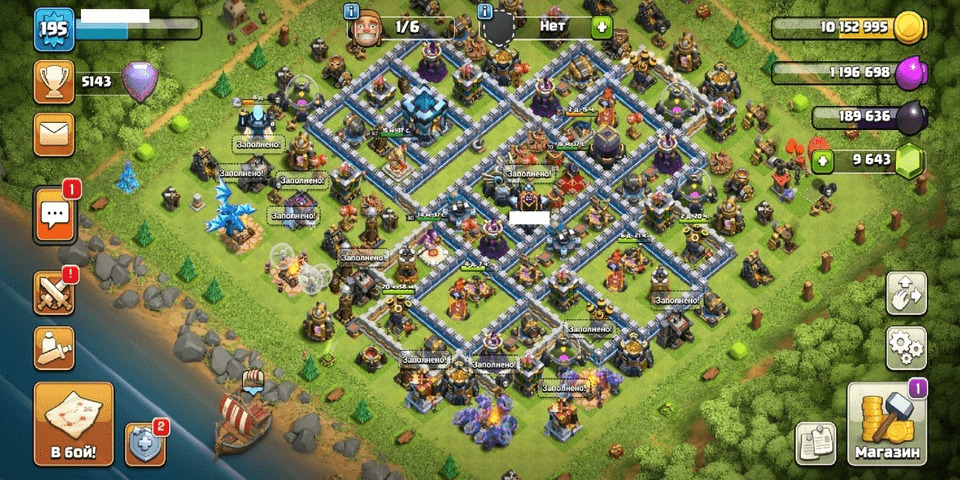Open the chat speech bubble panel
This screenshot has width=960, height=480.
coord(56,215)
